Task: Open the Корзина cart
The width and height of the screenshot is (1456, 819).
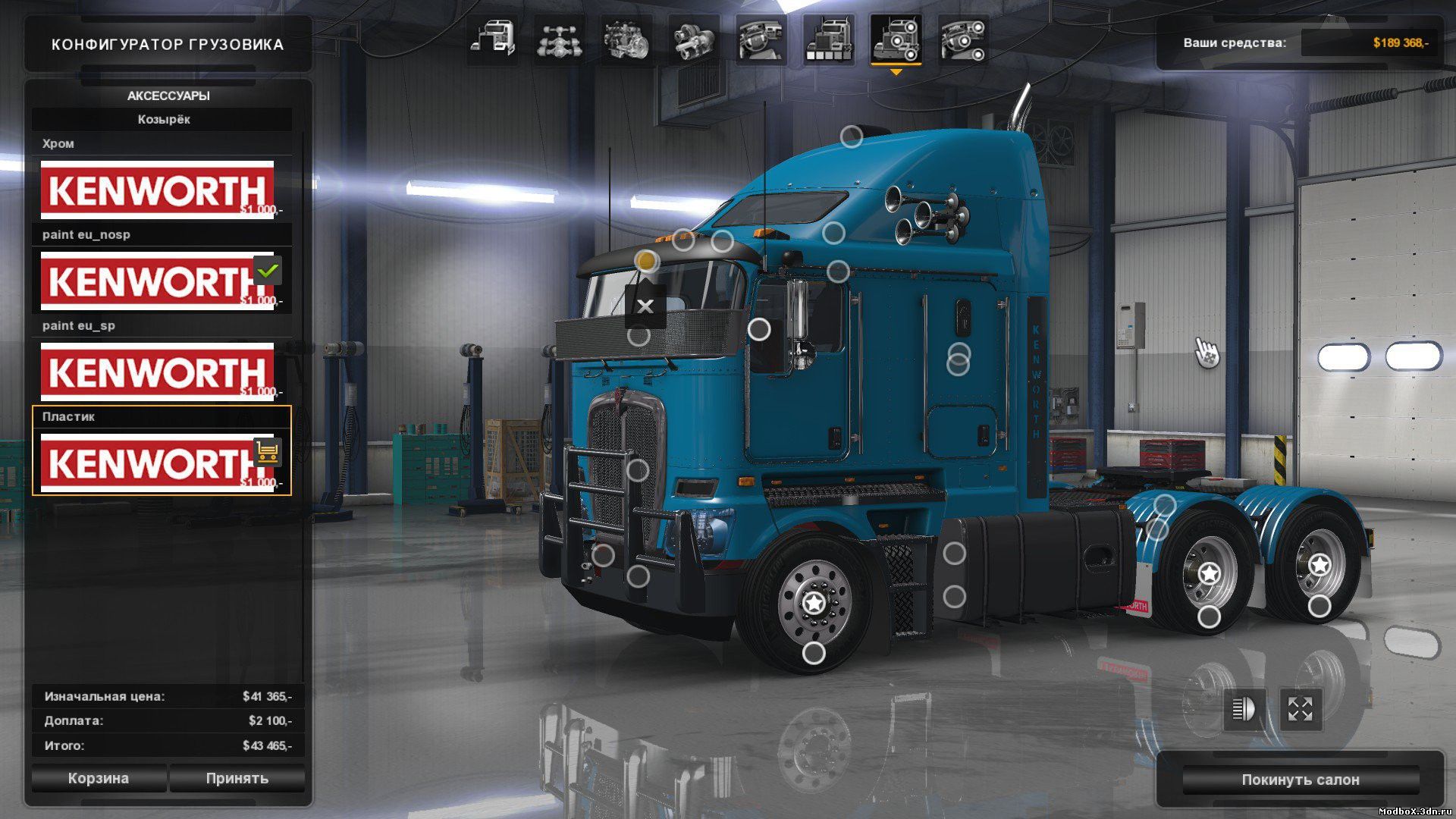Action: click(x=99, y=778)
